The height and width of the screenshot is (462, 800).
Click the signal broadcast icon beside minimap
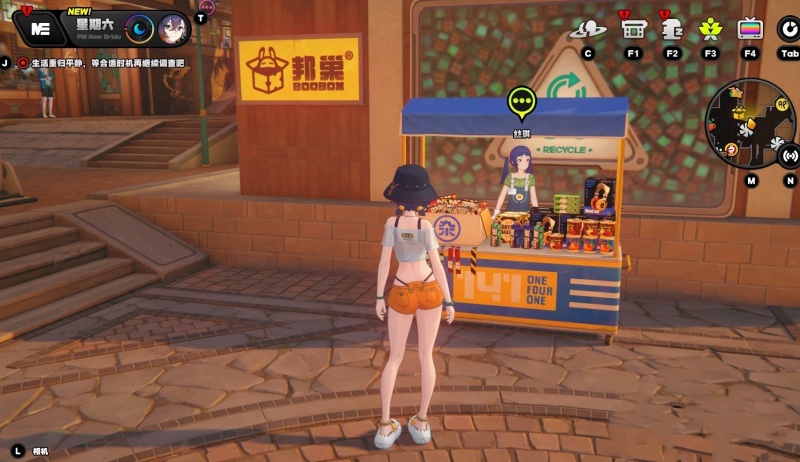pyautogui.click(x=790, y=155)
